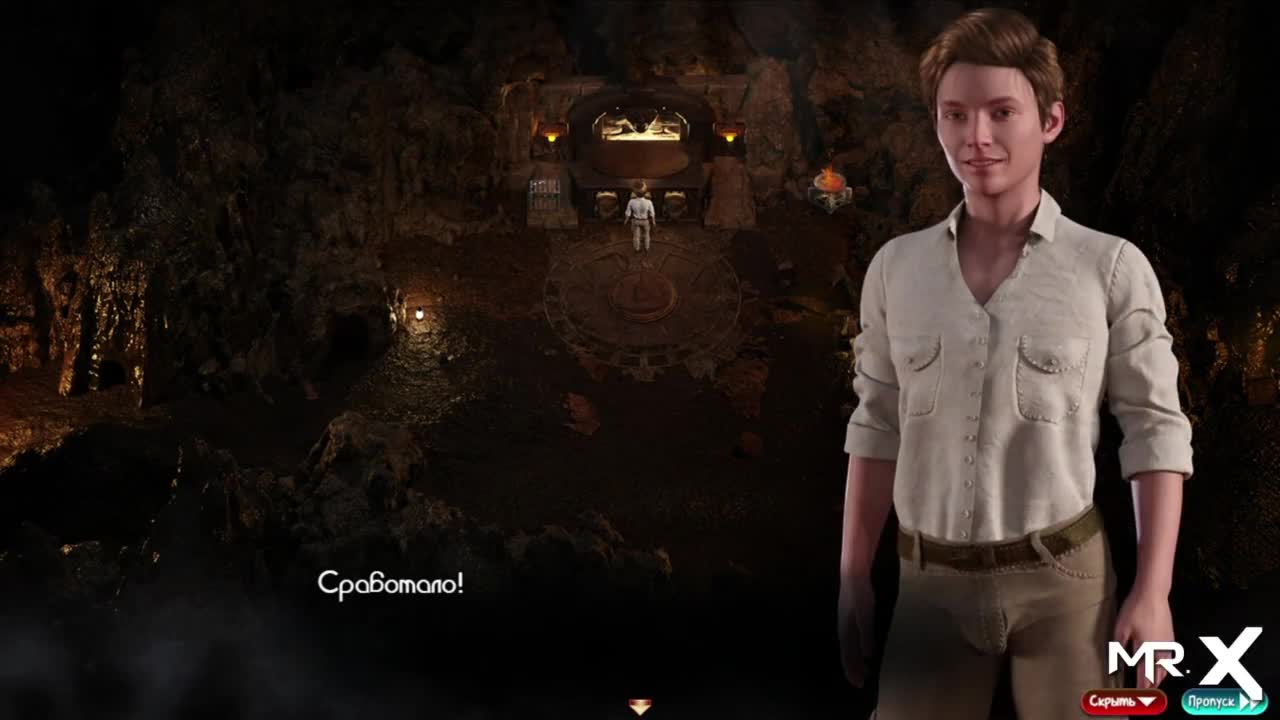Advance dialogue with the orange down arrow
Viewport: 1280px width, 720px height.
640,706
